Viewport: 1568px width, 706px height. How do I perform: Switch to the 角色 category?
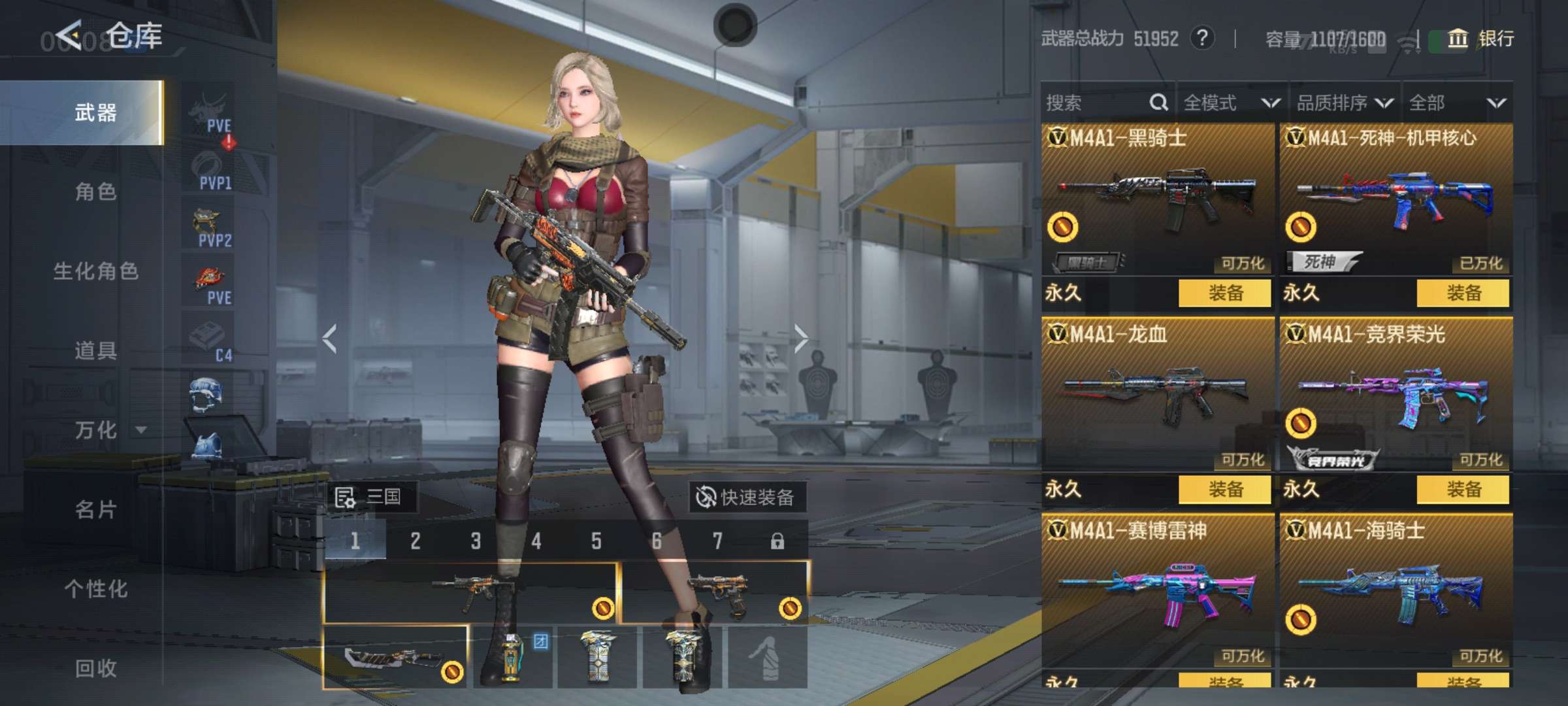tap(95, 192)
